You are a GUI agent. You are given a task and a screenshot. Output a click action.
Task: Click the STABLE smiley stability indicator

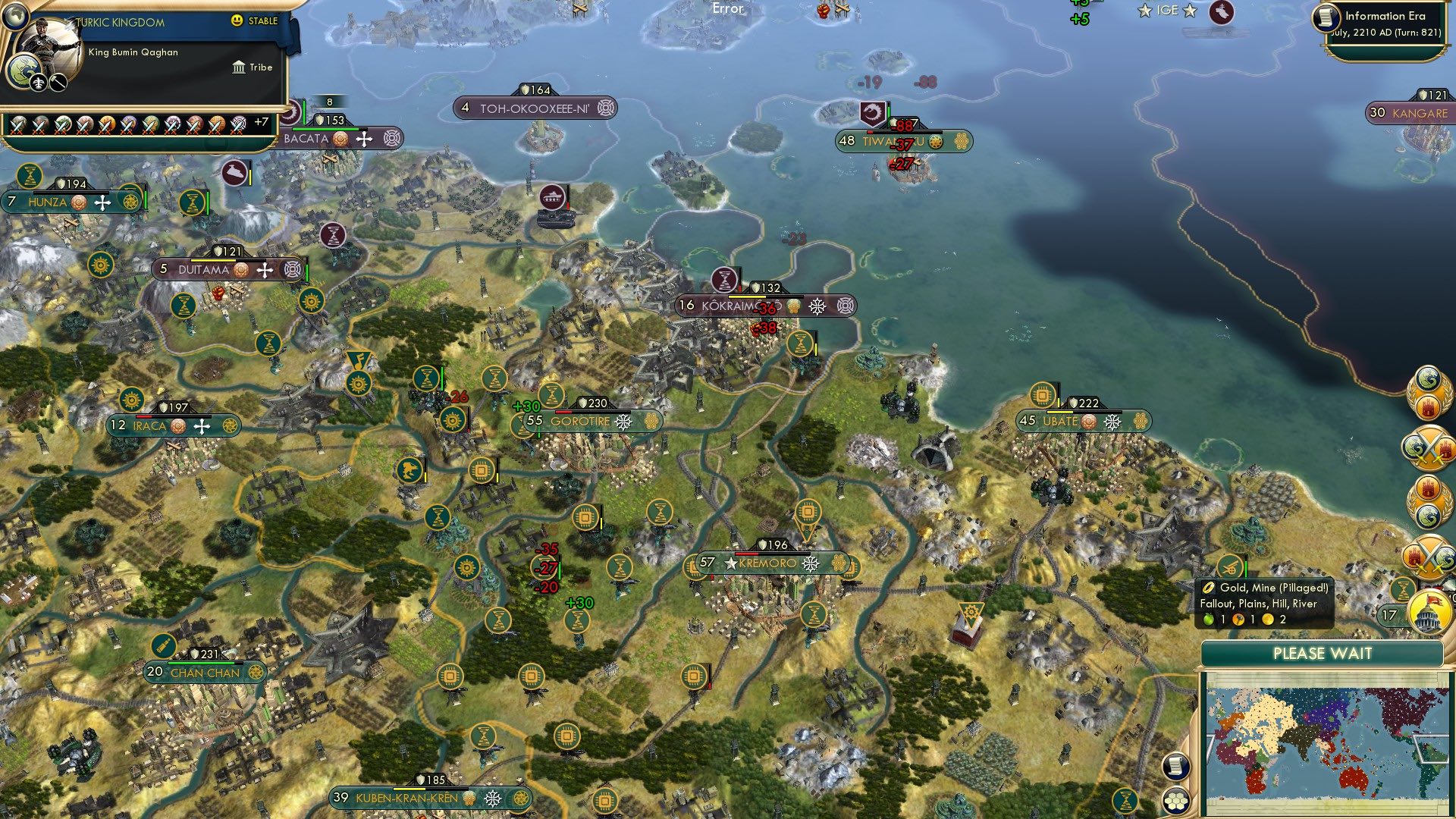[x=237, y=21]
